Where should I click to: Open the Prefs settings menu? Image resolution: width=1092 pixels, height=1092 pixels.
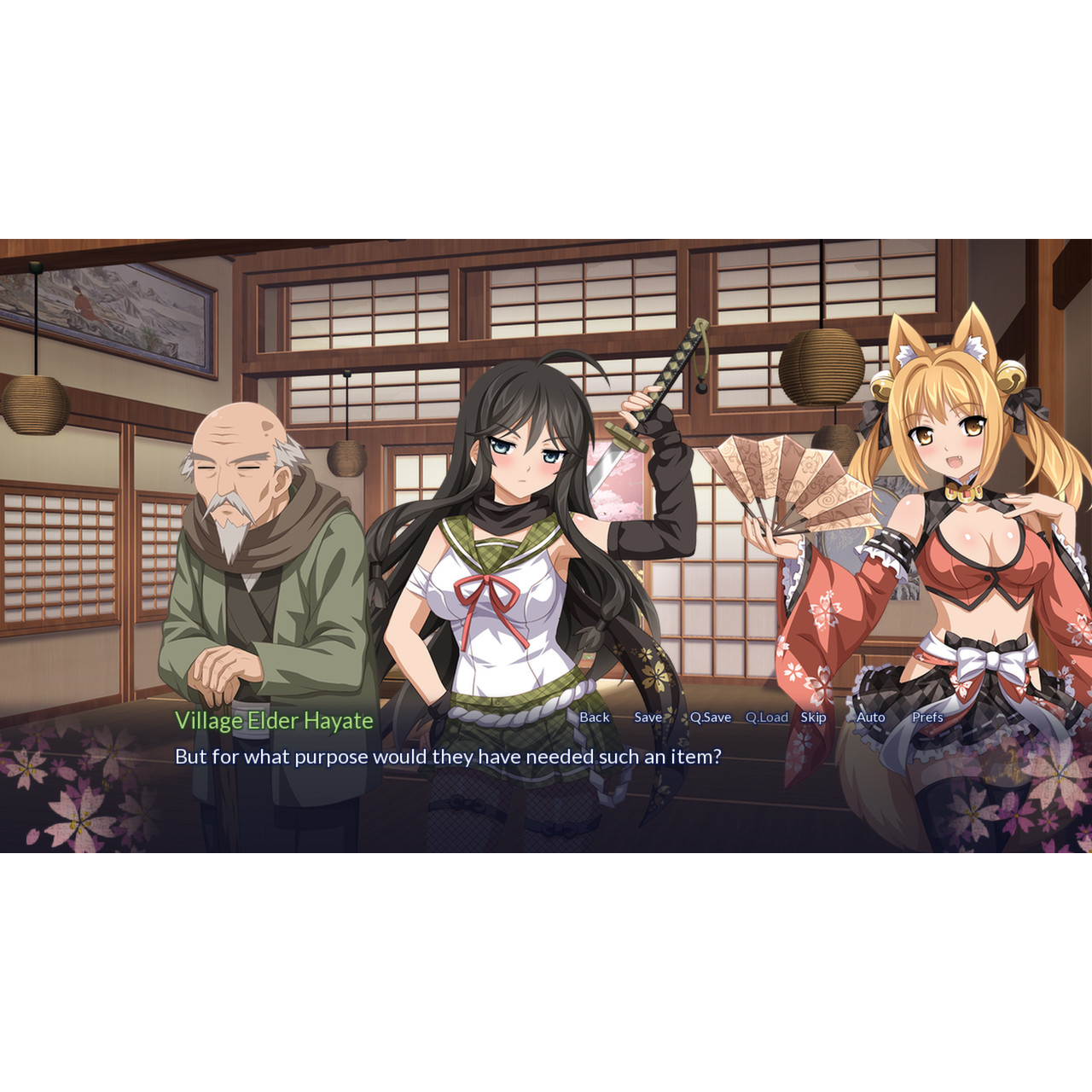click(x=926, y=717)
